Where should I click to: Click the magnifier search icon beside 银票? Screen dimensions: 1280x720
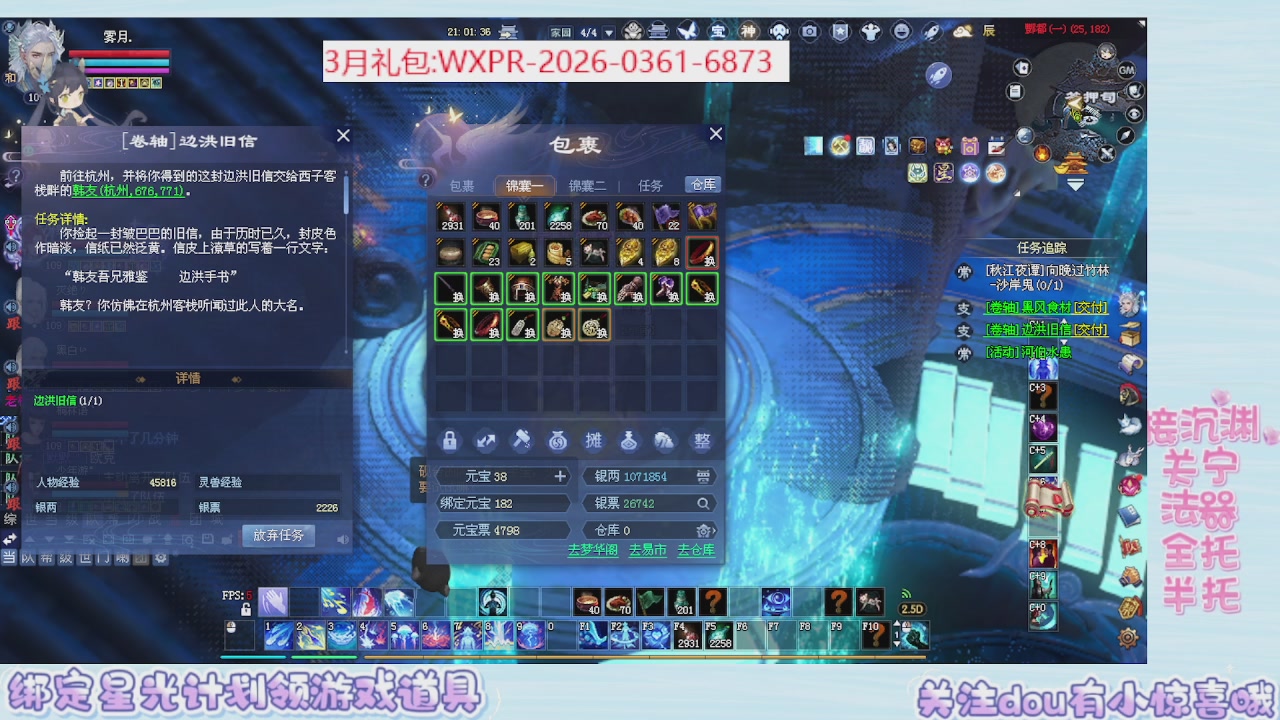(702, 503)
